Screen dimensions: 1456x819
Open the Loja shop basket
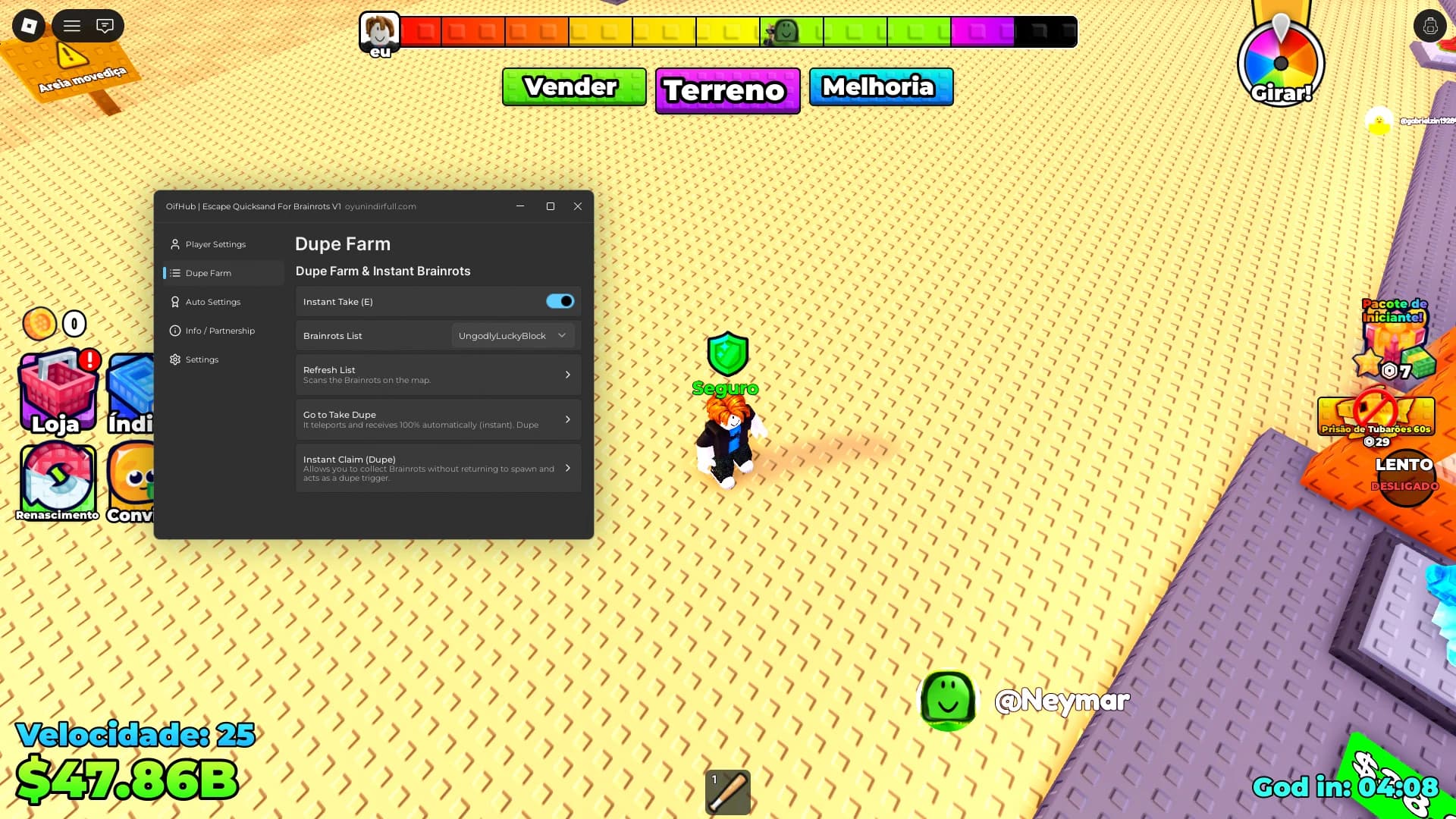point(58,392)
